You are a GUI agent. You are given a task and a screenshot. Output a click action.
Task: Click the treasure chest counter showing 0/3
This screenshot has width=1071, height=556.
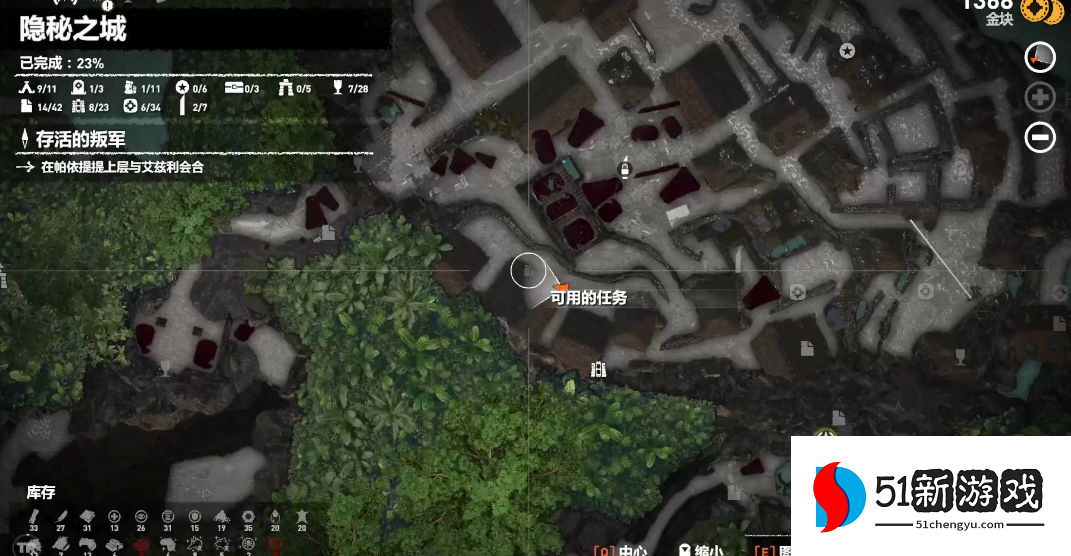242,89
